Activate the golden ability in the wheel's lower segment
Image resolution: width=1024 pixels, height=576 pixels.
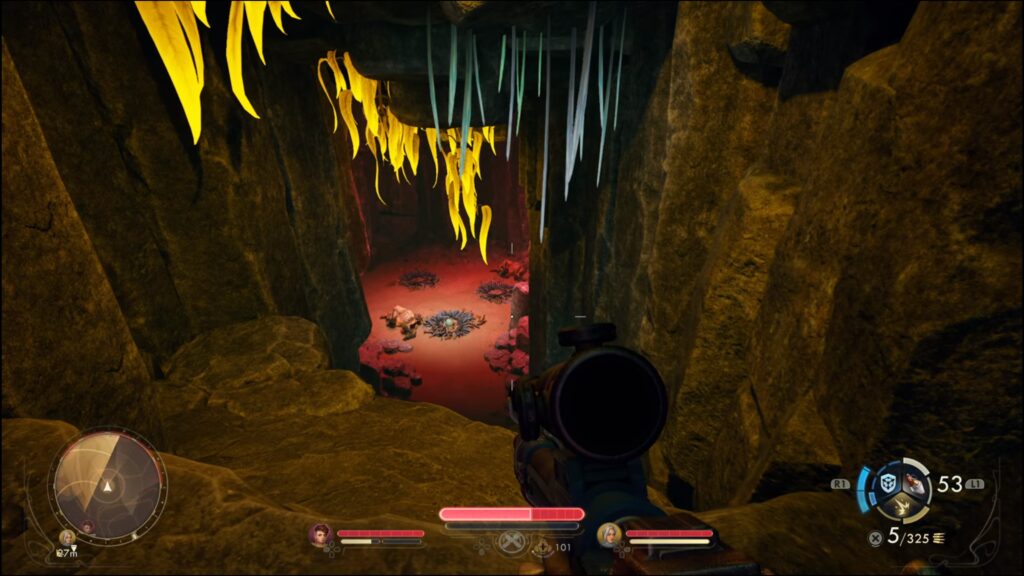(x=901, y=507)
